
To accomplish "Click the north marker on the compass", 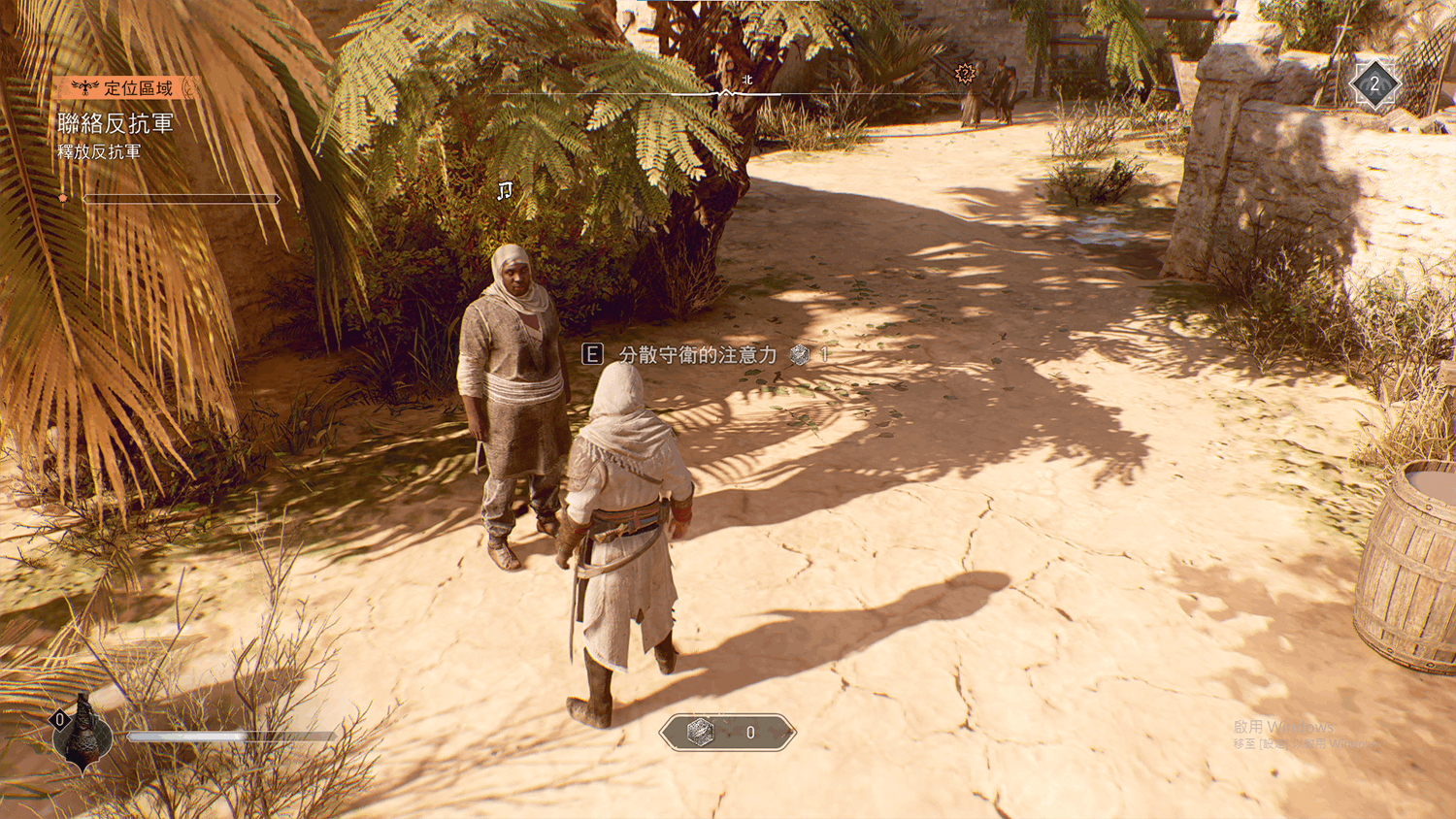I will [746, 81].
